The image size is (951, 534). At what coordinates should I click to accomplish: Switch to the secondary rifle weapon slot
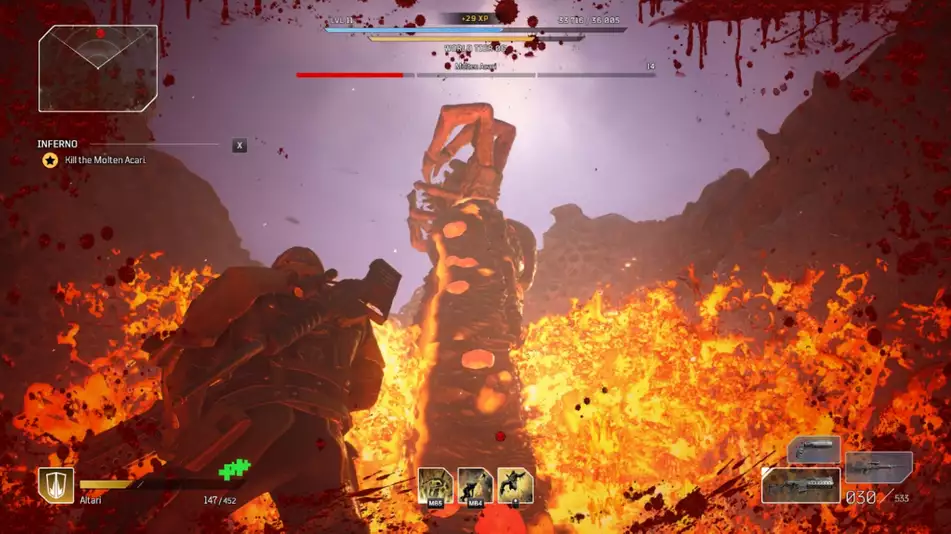click(x=878, y=466)
